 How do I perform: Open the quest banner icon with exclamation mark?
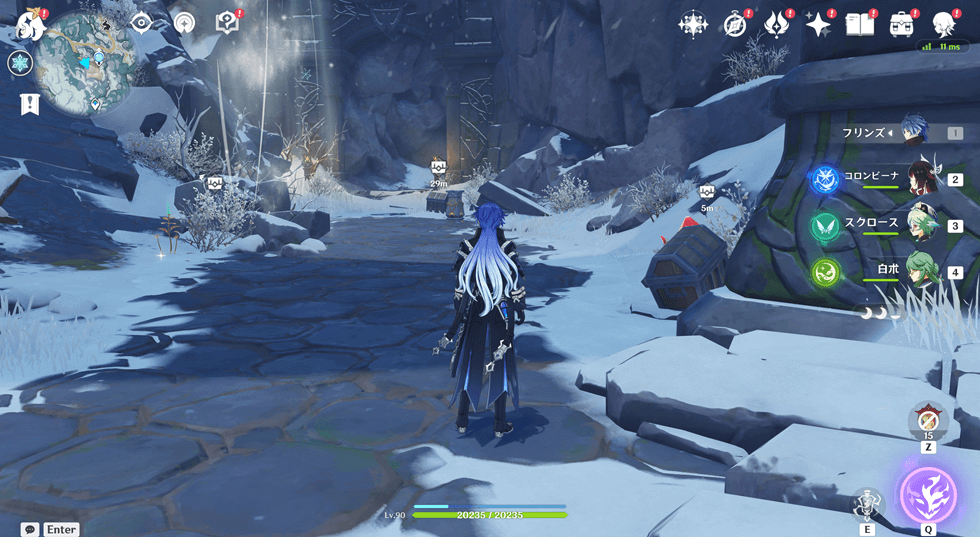(29, 103)
